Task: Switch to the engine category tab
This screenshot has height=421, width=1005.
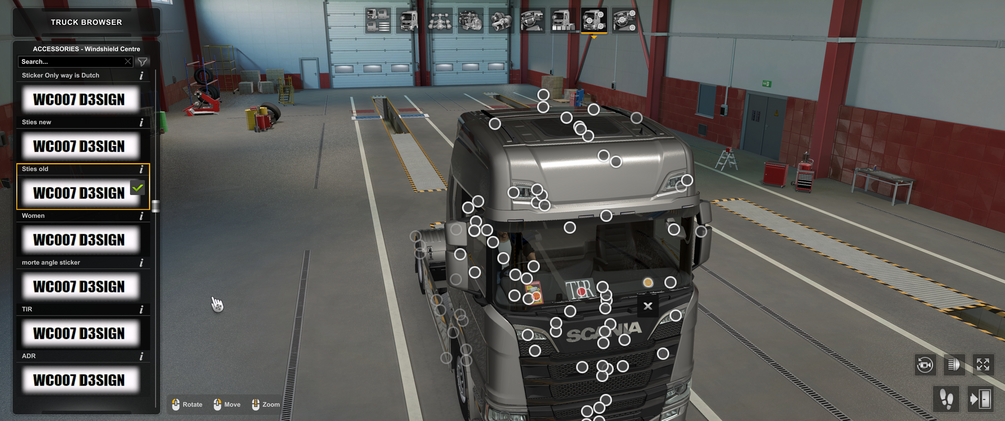Action: 470,19
